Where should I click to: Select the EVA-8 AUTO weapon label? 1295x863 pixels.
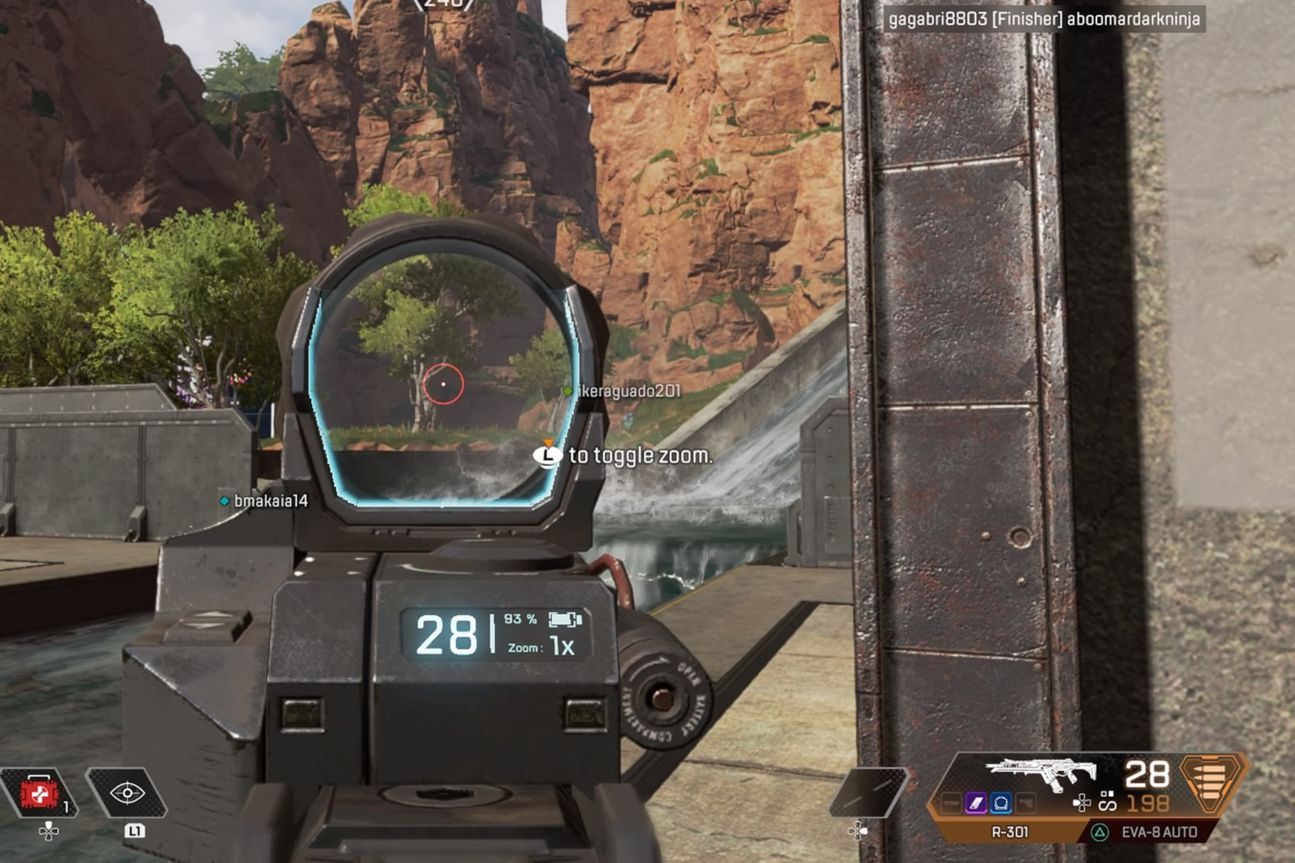click(1160, 831)
